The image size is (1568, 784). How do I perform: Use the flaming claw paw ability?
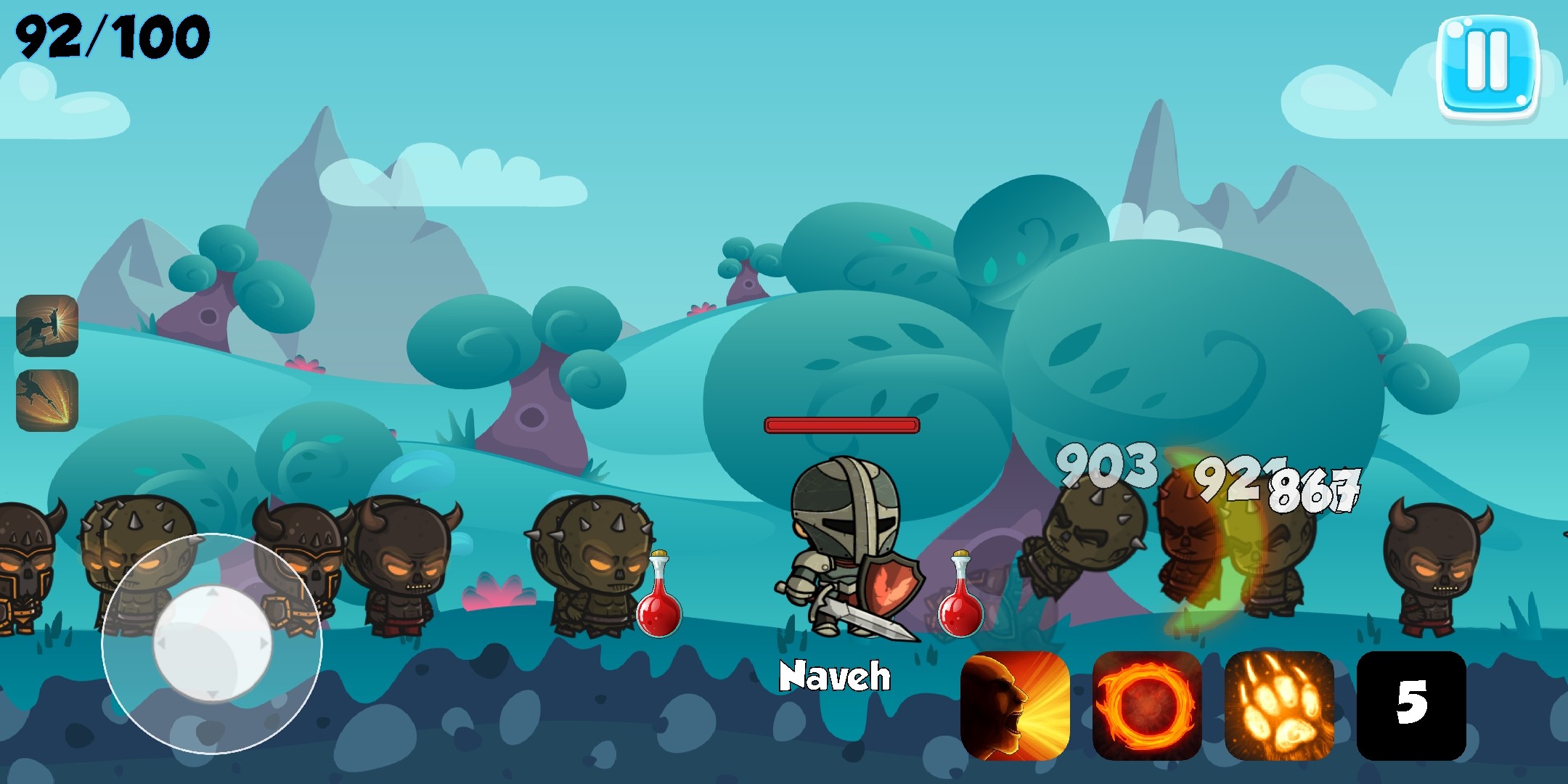point(1279,706)
